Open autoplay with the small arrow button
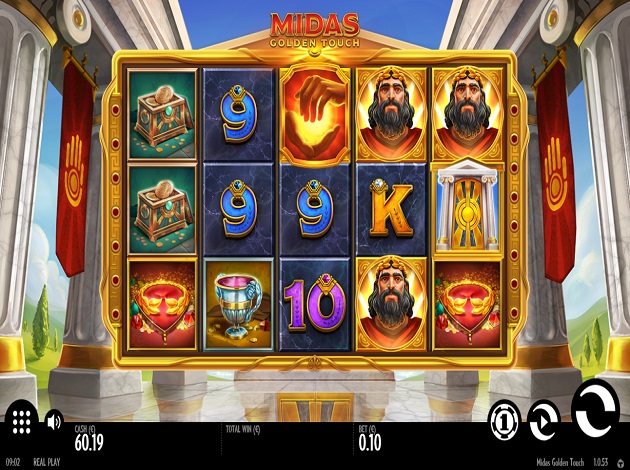The height and width of the screenshot is (470, 630). 544,420
